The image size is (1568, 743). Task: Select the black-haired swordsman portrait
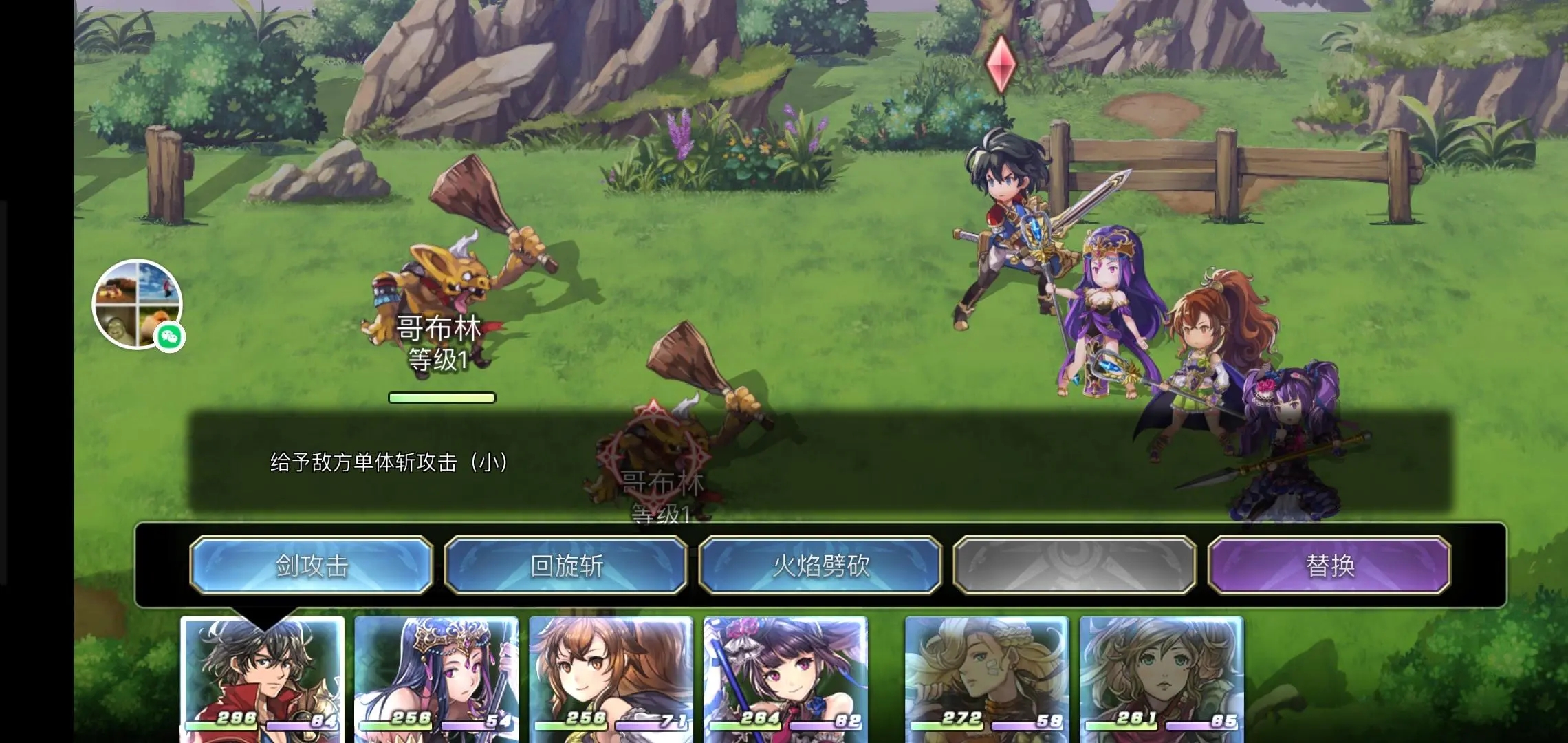click(262, 678)
